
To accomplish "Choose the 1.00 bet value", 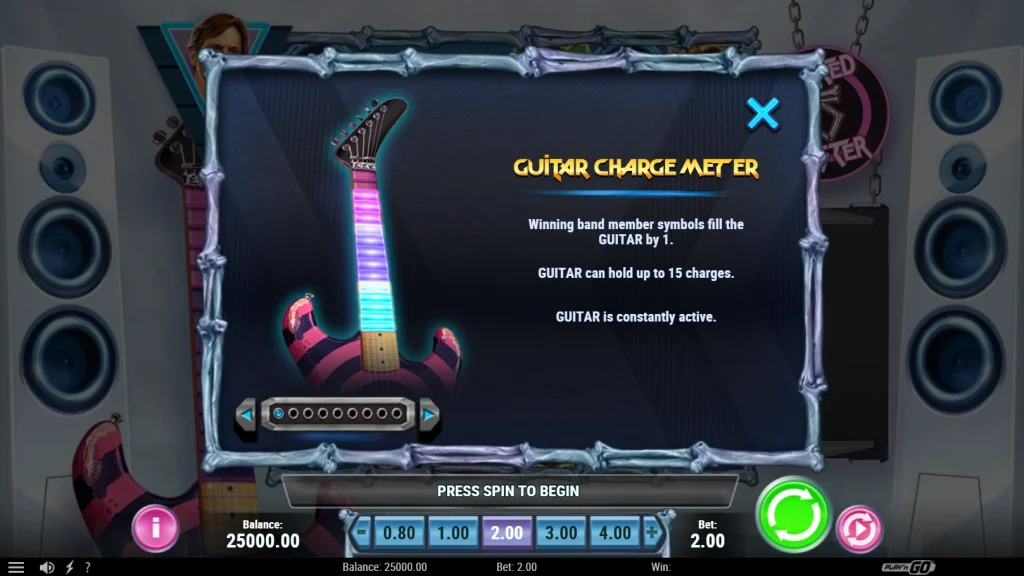I will click(453, 533).
